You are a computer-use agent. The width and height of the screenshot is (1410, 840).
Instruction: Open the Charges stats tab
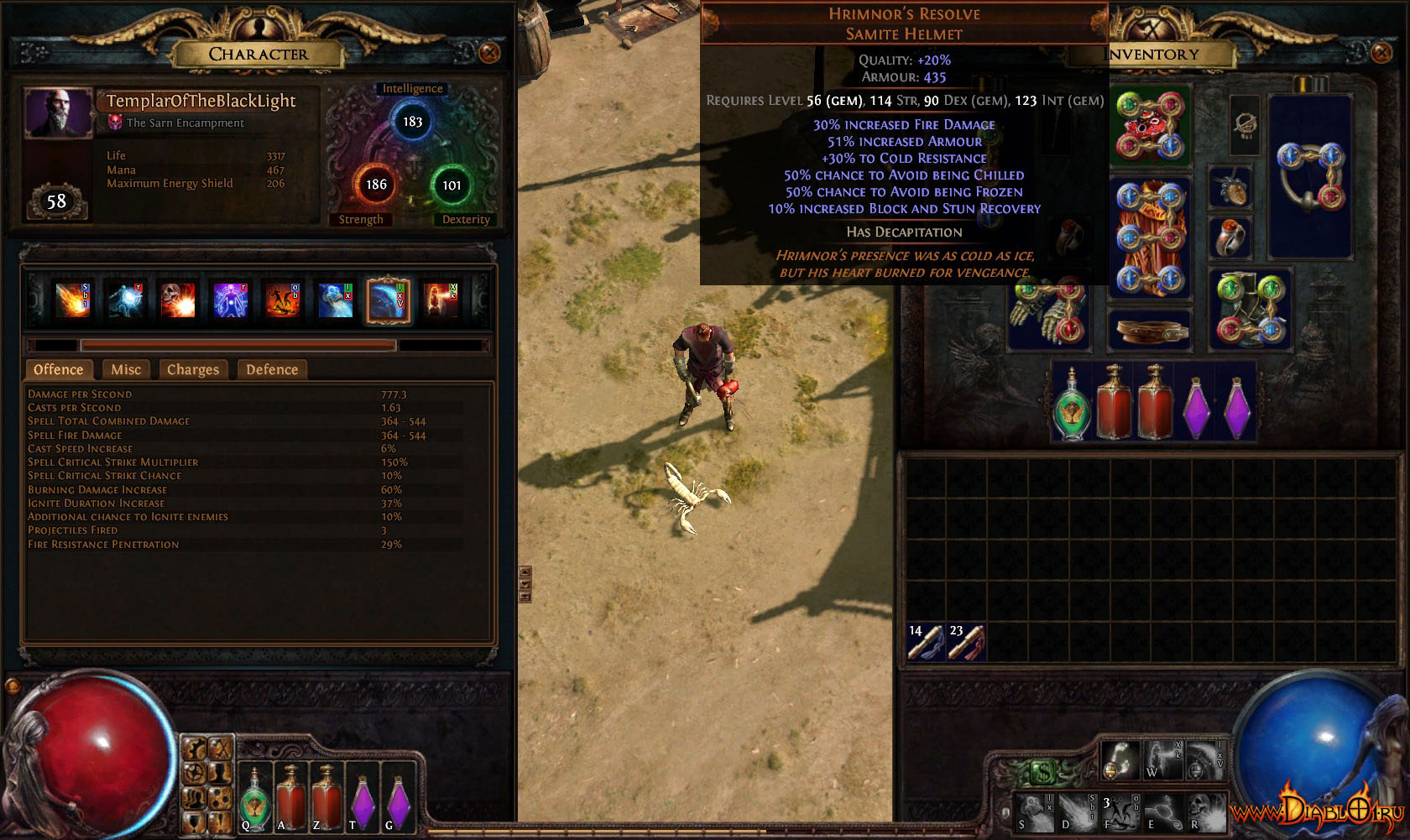pos(192,369)
